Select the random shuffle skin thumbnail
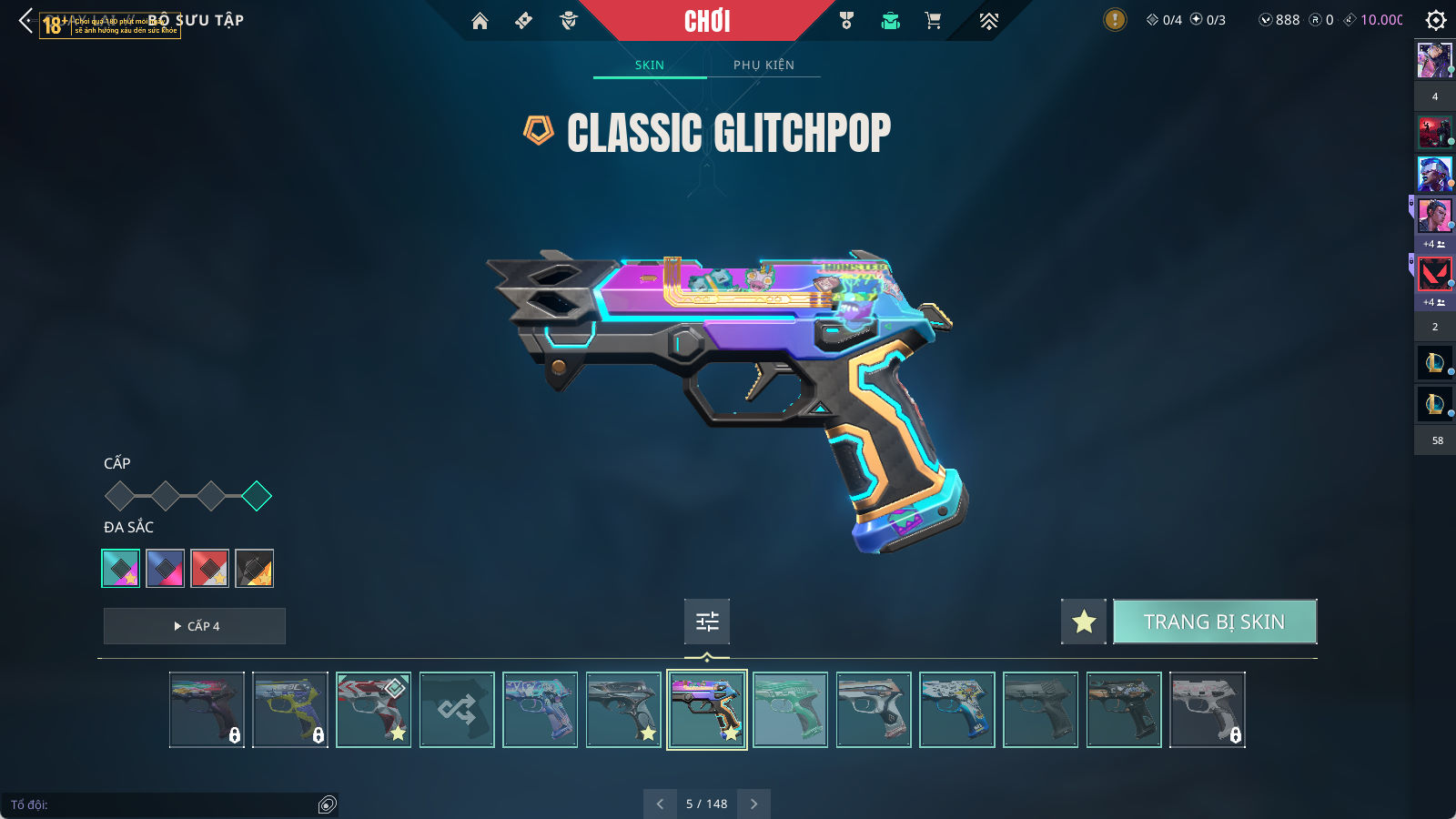 coord(457,710)
